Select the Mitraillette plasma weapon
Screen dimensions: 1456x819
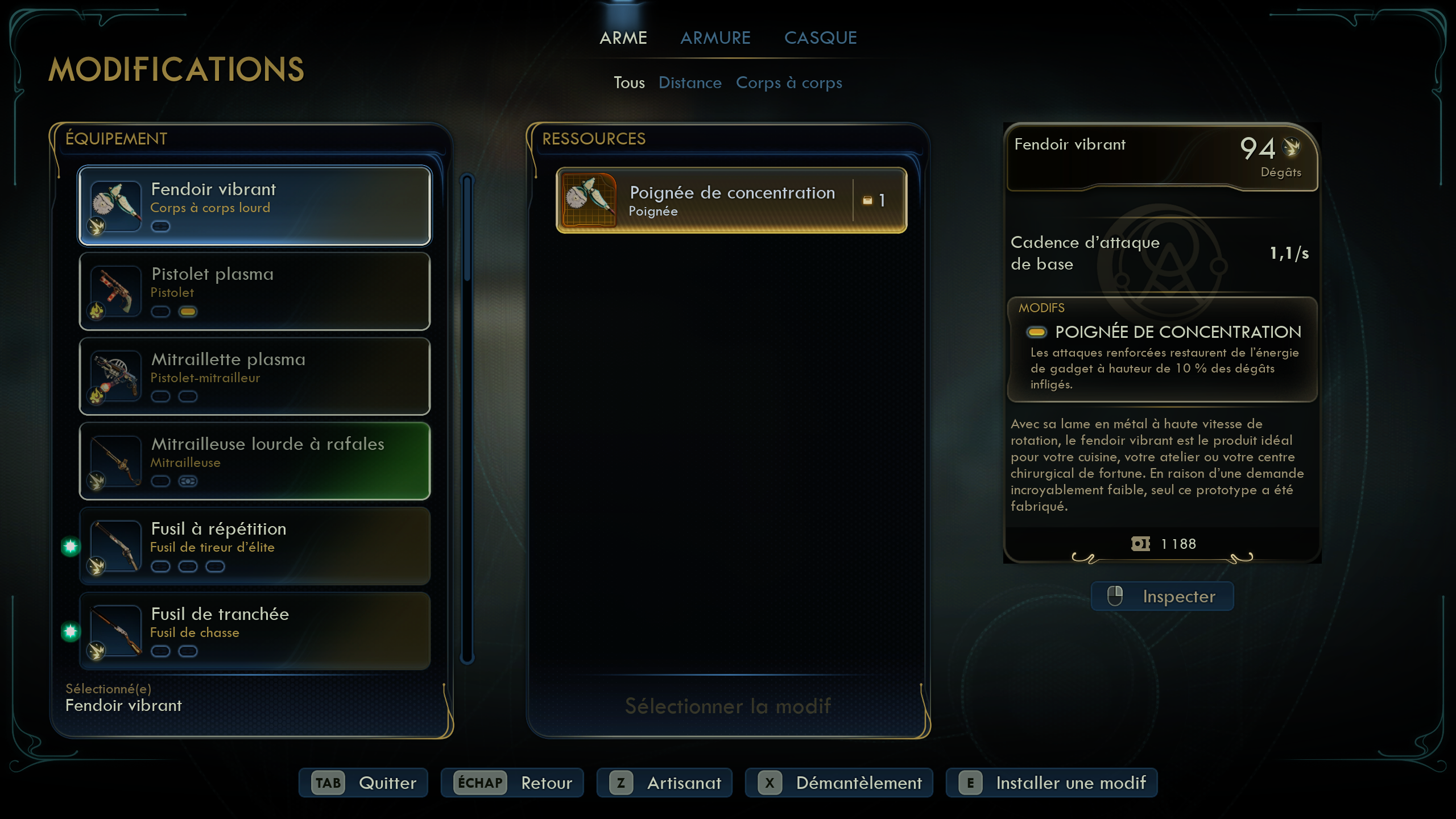point(254,376)
